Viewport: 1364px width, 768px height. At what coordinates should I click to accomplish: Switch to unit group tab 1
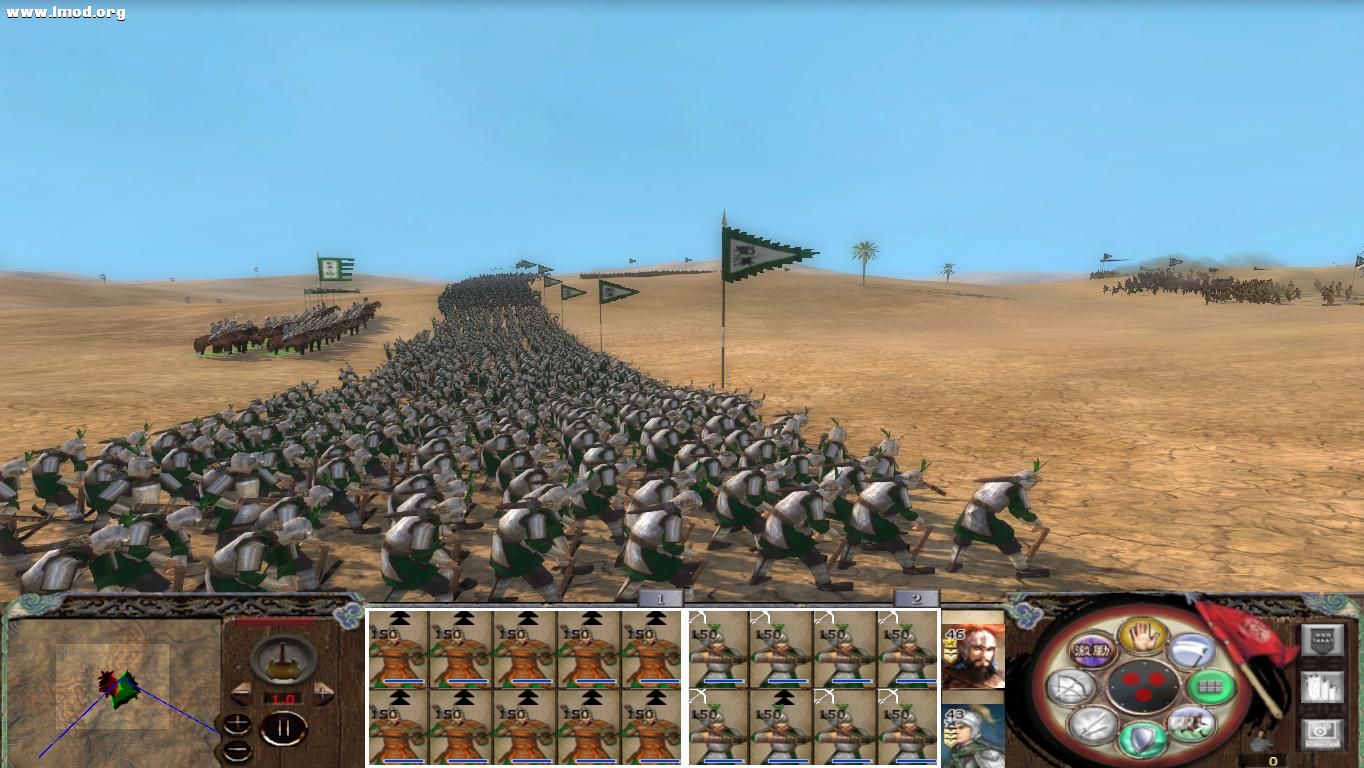pos(659,597)
